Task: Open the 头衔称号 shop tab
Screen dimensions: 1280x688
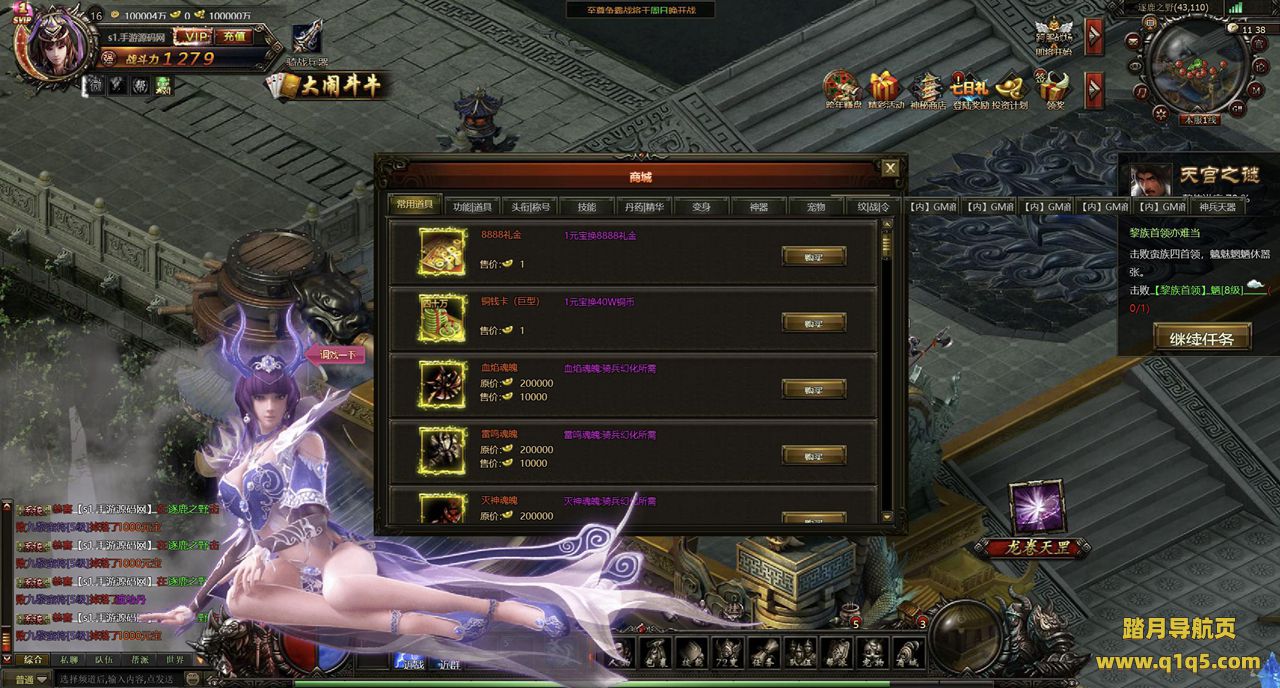Action: tap(529, 207)
